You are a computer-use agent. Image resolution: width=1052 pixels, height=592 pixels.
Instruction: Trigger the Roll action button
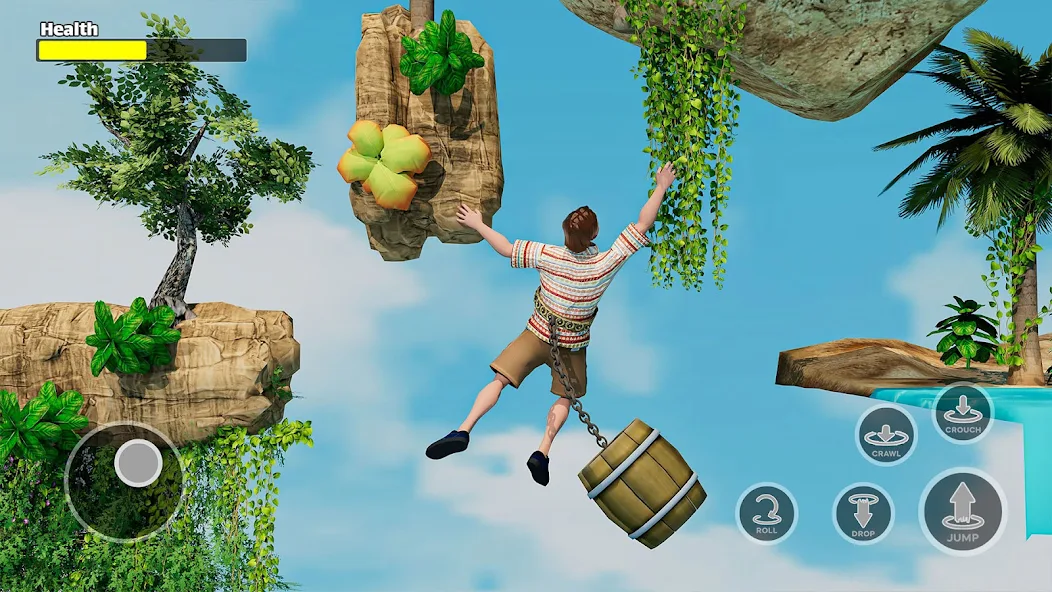click(766, 513)
